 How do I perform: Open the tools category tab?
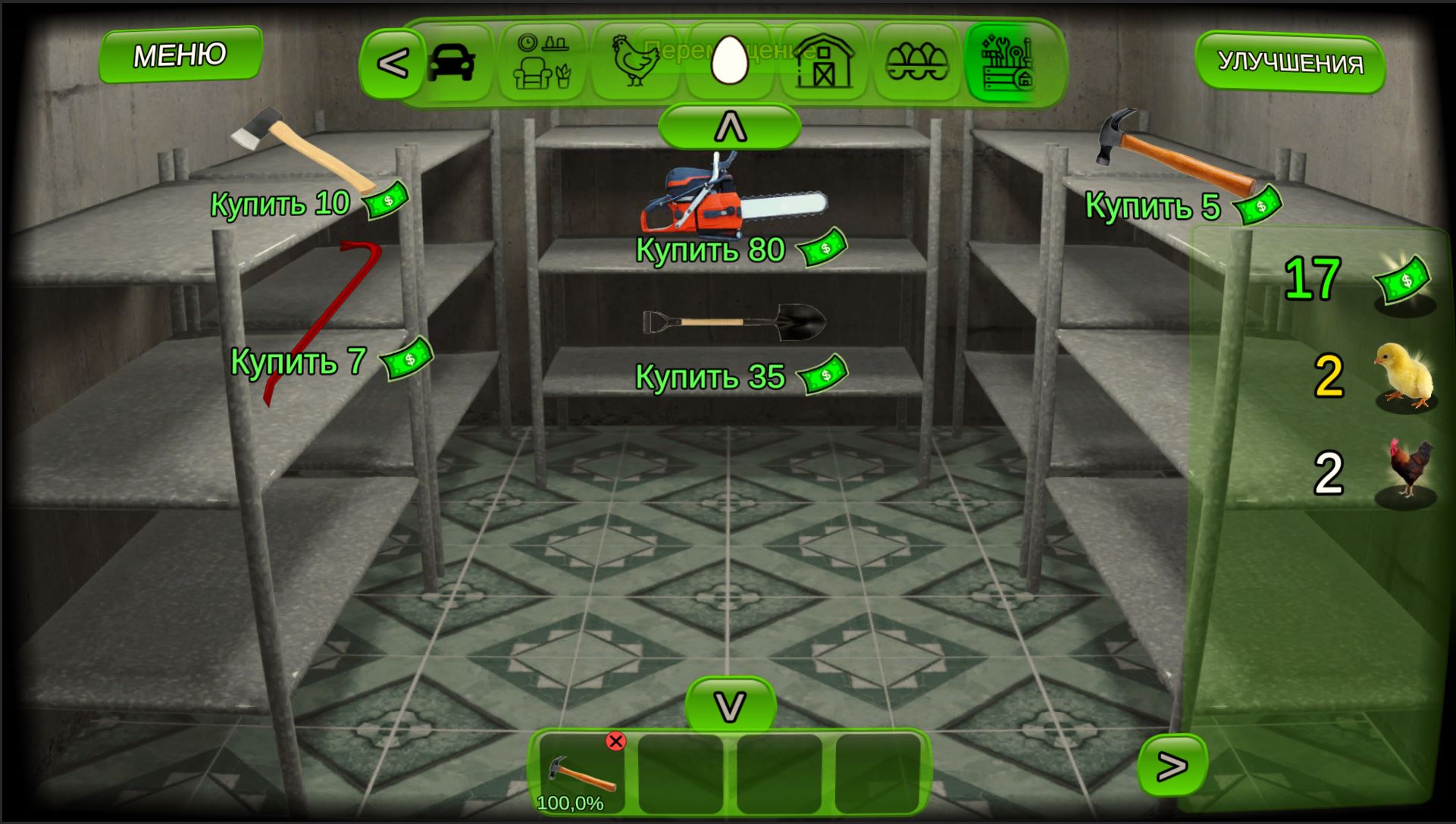[1008, 63]
